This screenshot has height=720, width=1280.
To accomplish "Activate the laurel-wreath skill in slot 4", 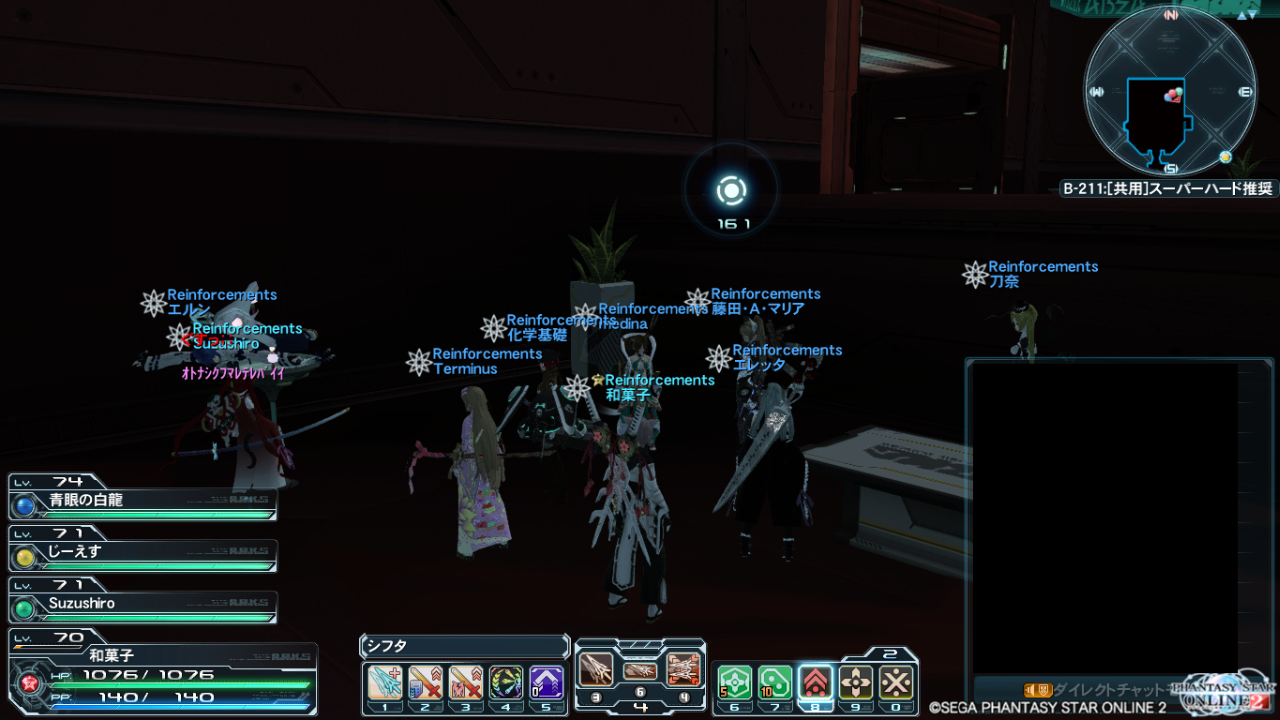I will coord(506,682).
